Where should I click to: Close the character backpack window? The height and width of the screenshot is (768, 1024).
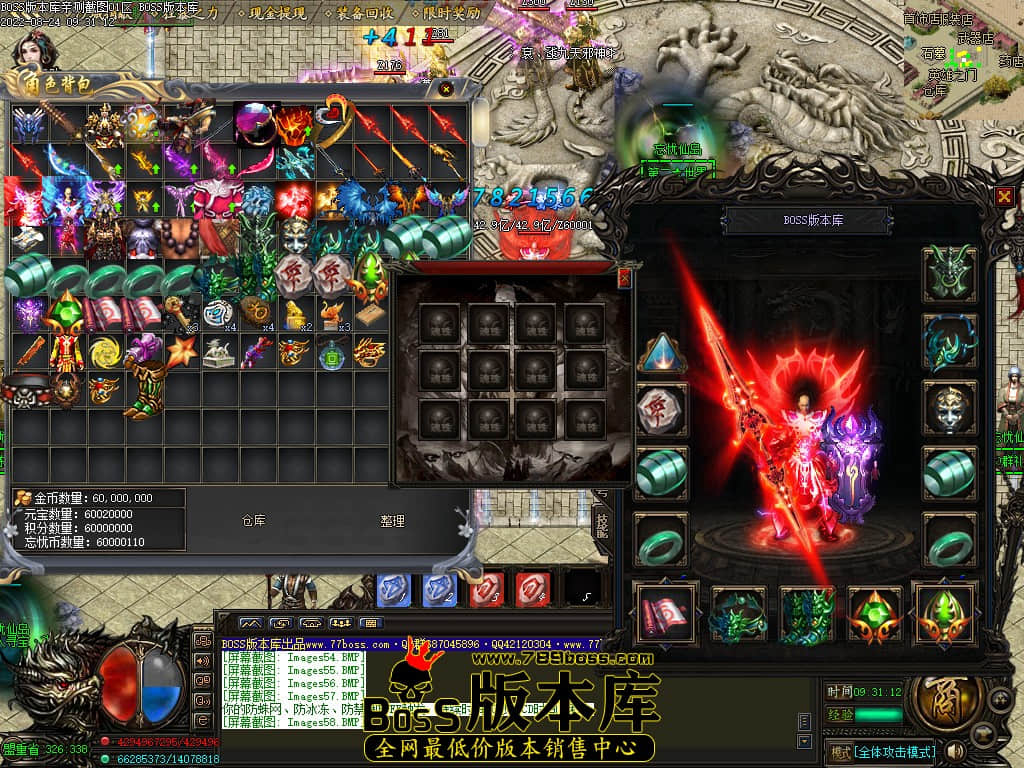(x=446, y=89)
